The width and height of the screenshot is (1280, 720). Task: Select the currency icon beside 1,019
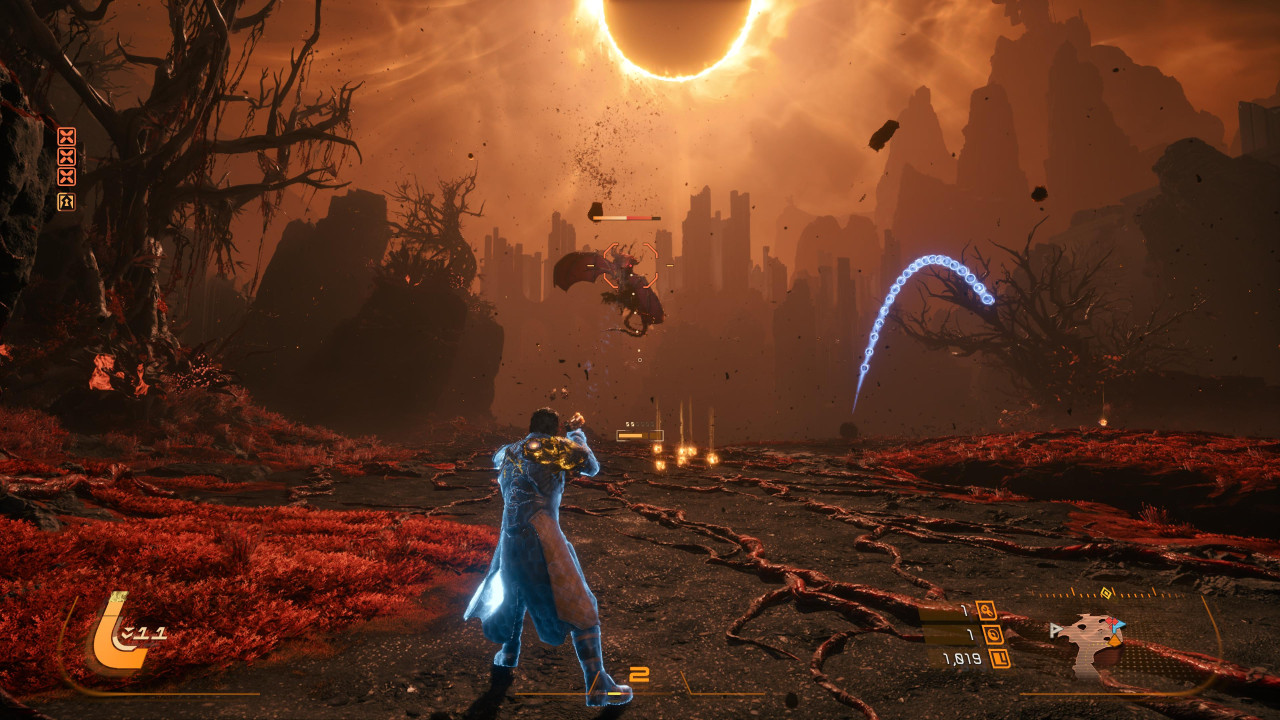(x=999, y=658)
